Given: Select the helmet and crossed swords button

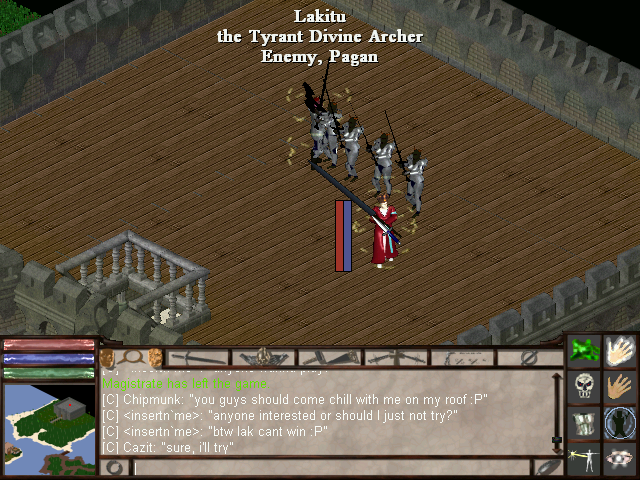Looking at the screenshot, I should 263,357.
